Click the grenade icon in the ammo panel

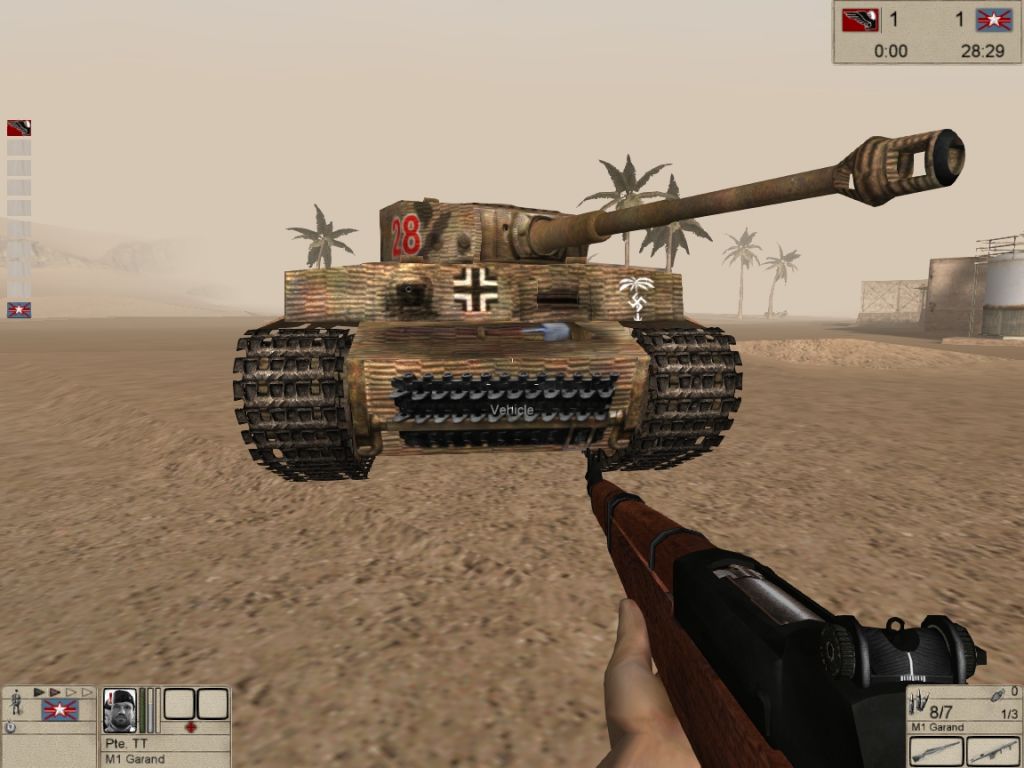coord(996,694)
